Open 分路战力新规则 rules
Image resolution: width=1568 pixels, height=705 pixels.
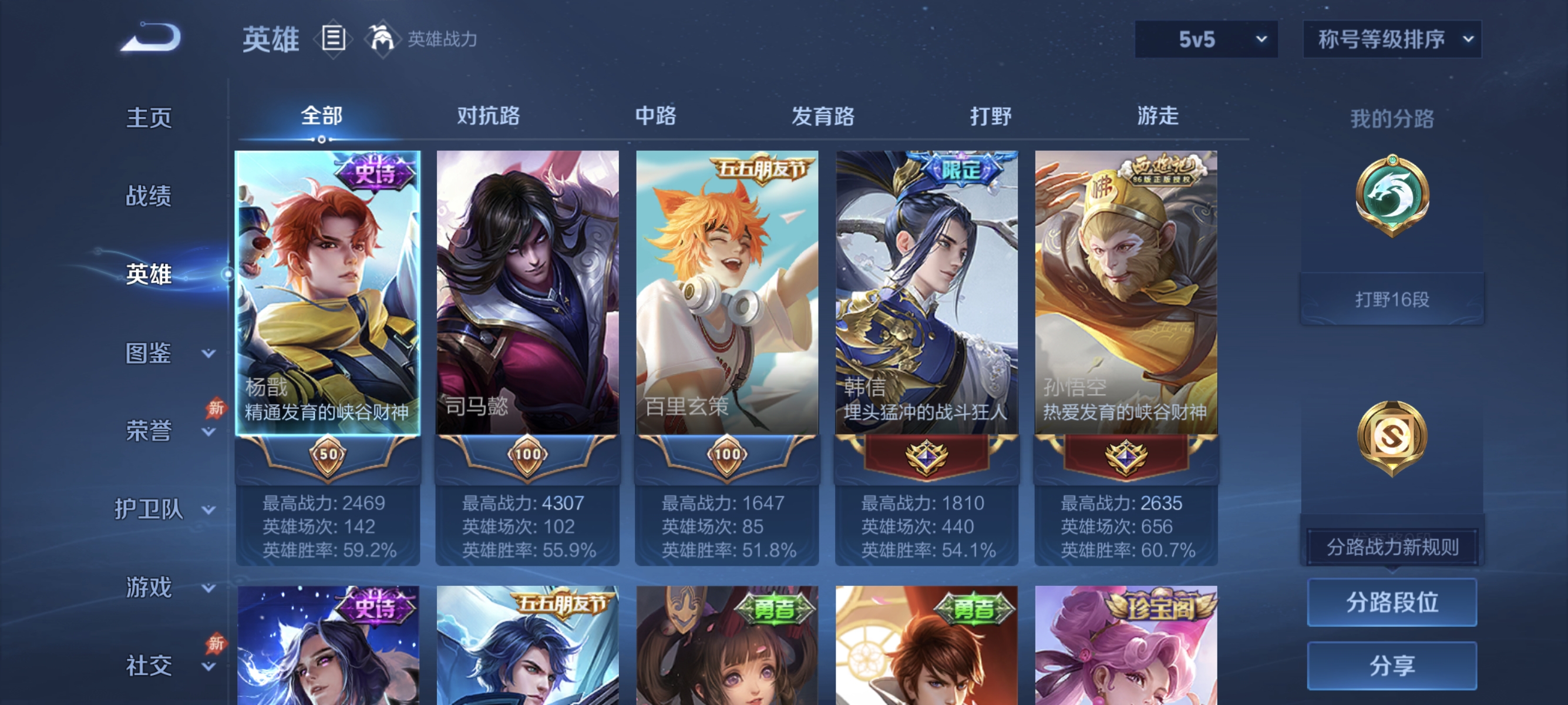(x=1394, y=546)
